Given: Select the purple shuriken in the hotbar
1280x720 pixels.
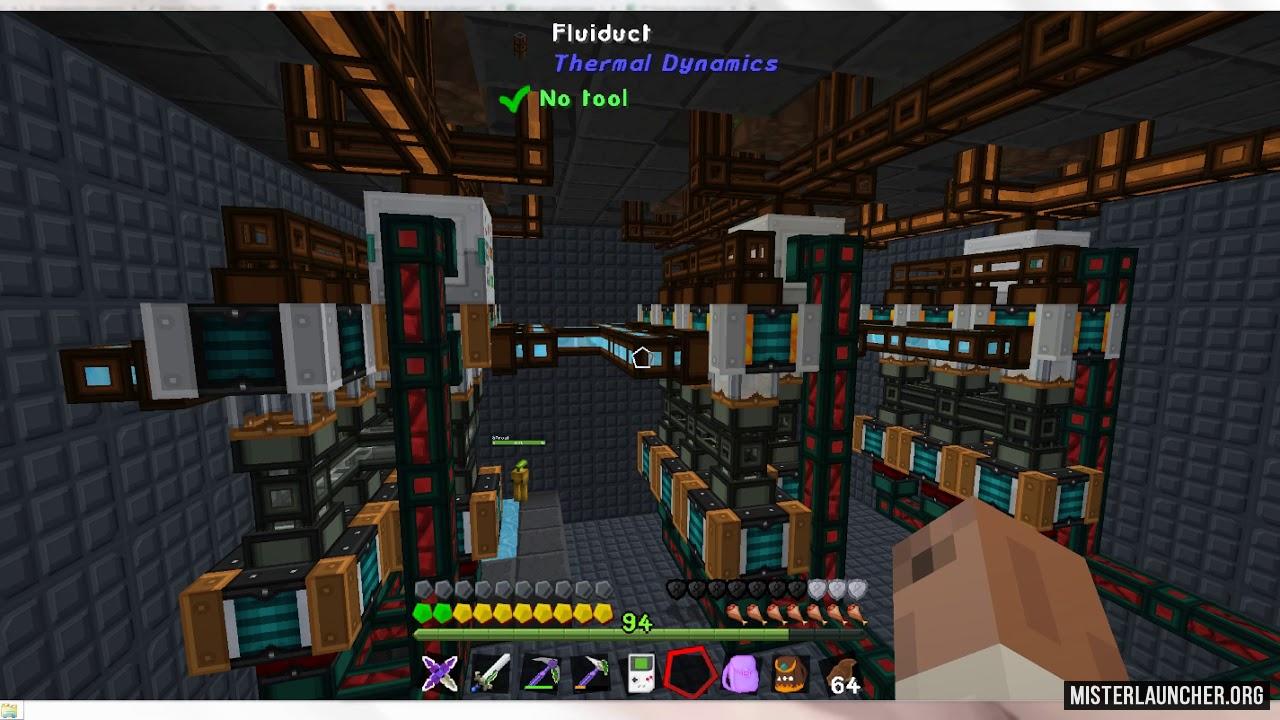Looking at the screenshot, I should tap(439, 674).
